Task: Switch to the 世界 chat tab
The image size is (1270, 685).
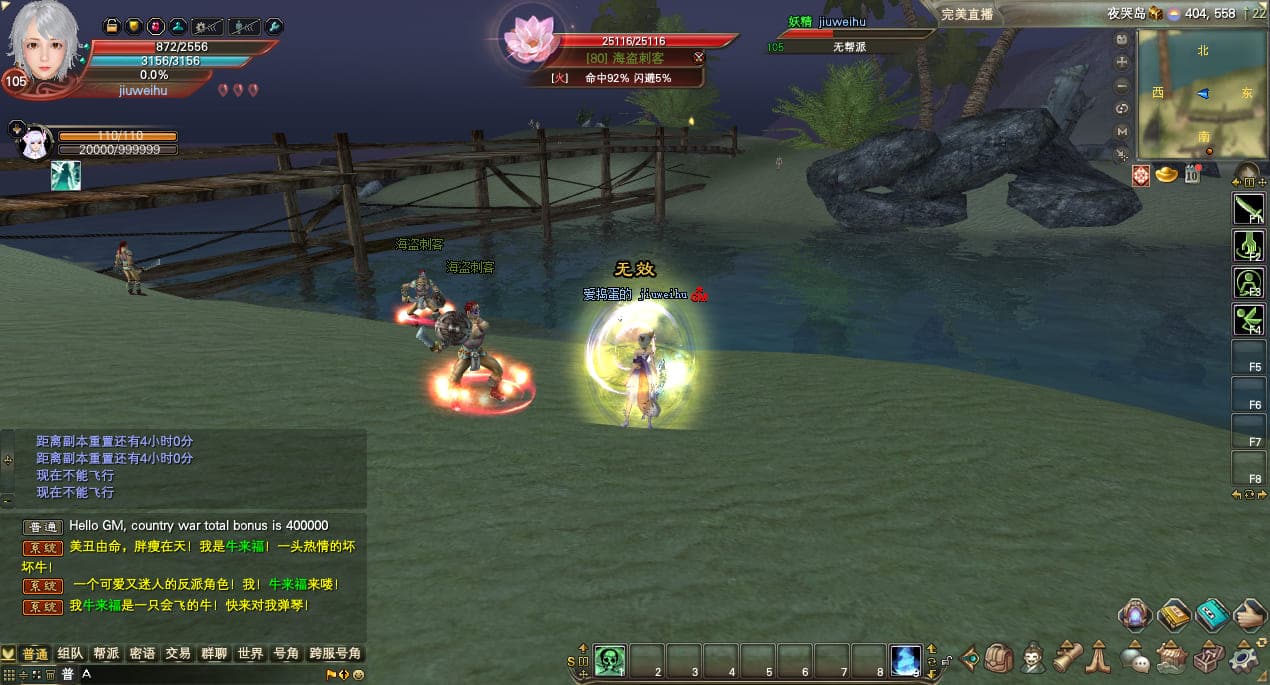Action: pyautogui.click(x=250, y=653)
